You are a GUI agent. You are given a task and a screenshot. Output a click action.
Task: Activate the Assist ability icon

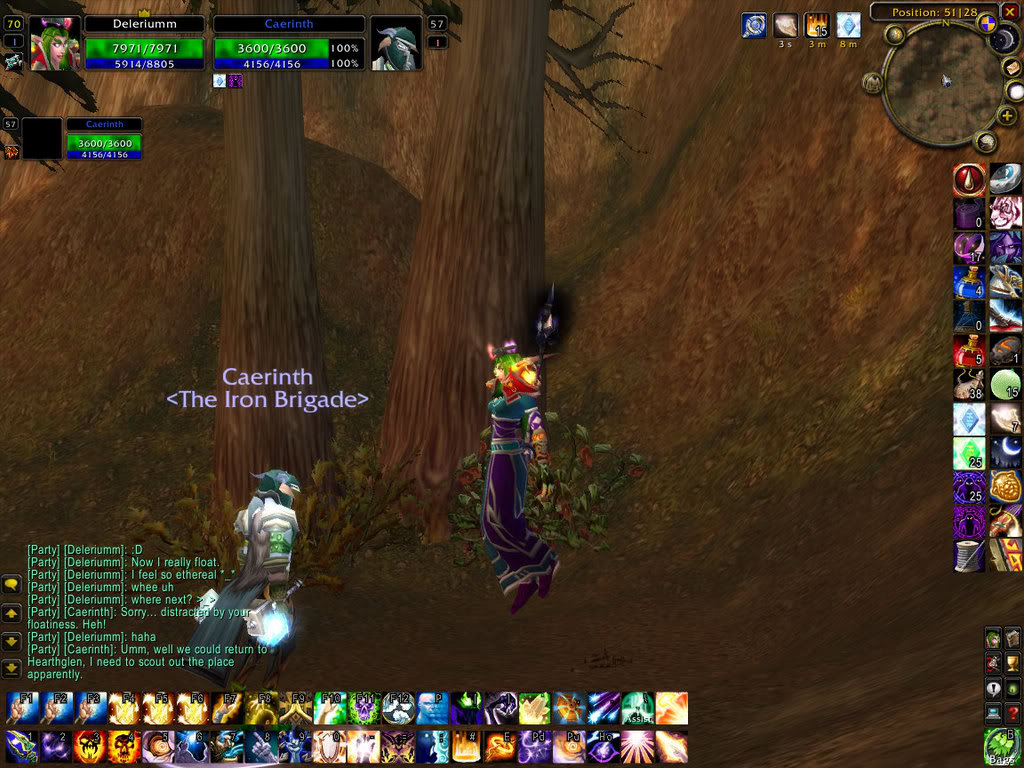pos(637,708)
